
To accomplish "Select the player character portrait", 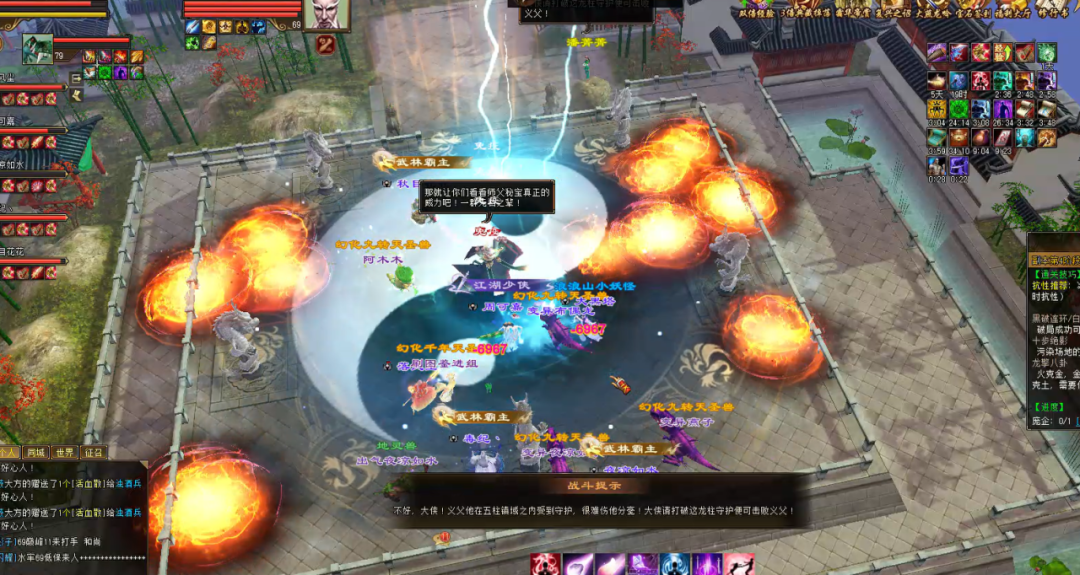I will click(x=37, y=48).
